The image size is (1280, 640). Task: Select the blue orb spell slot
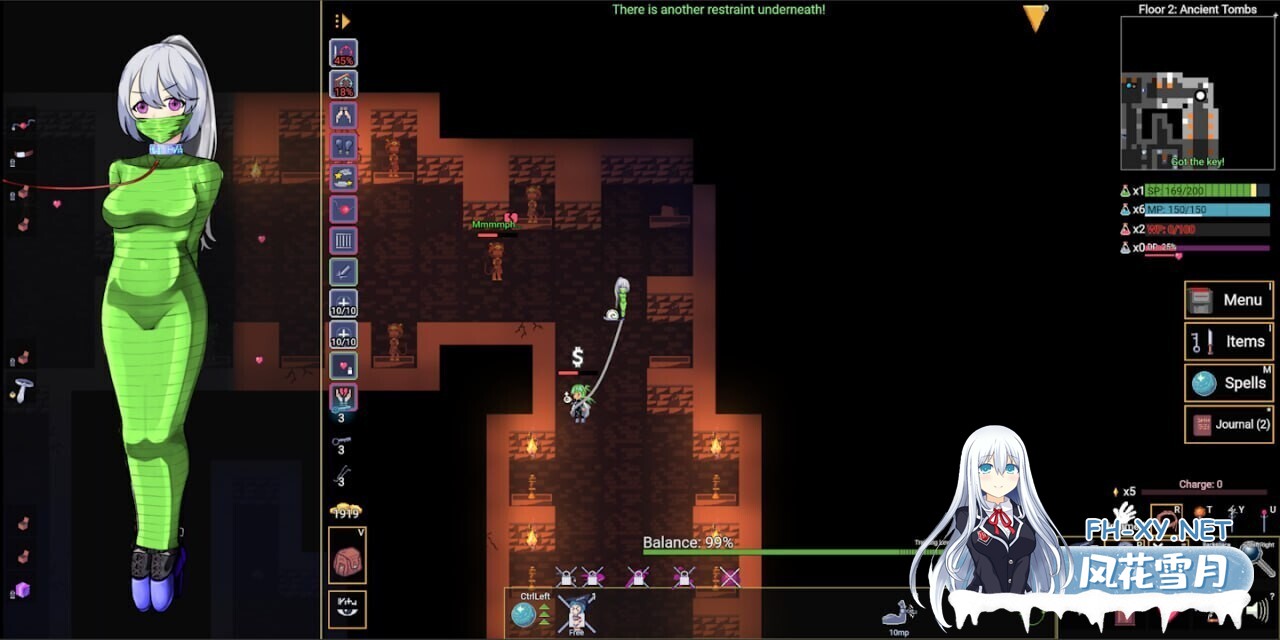[523, 615]
